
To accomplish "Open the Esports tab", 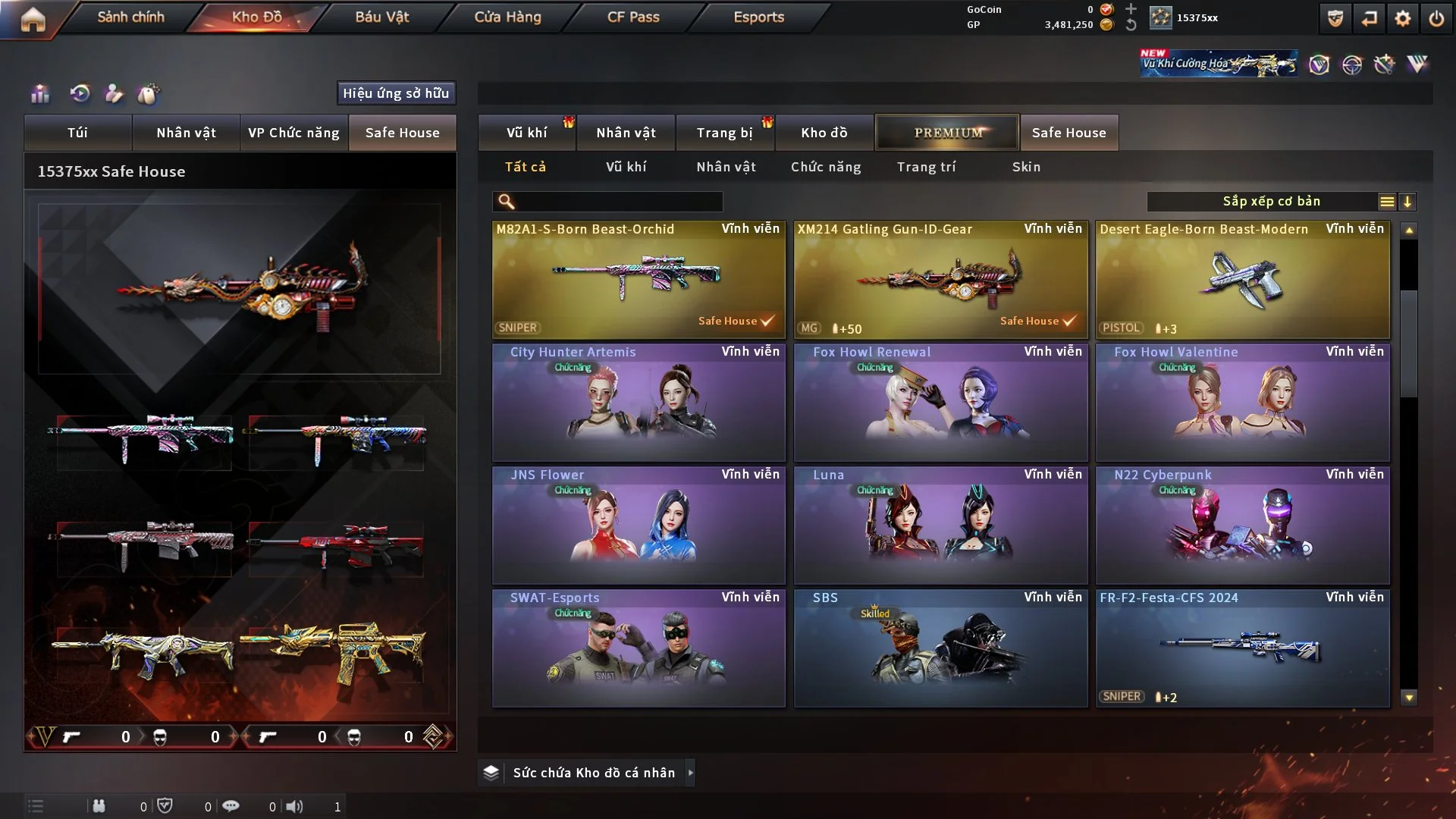I will (758, 17).
